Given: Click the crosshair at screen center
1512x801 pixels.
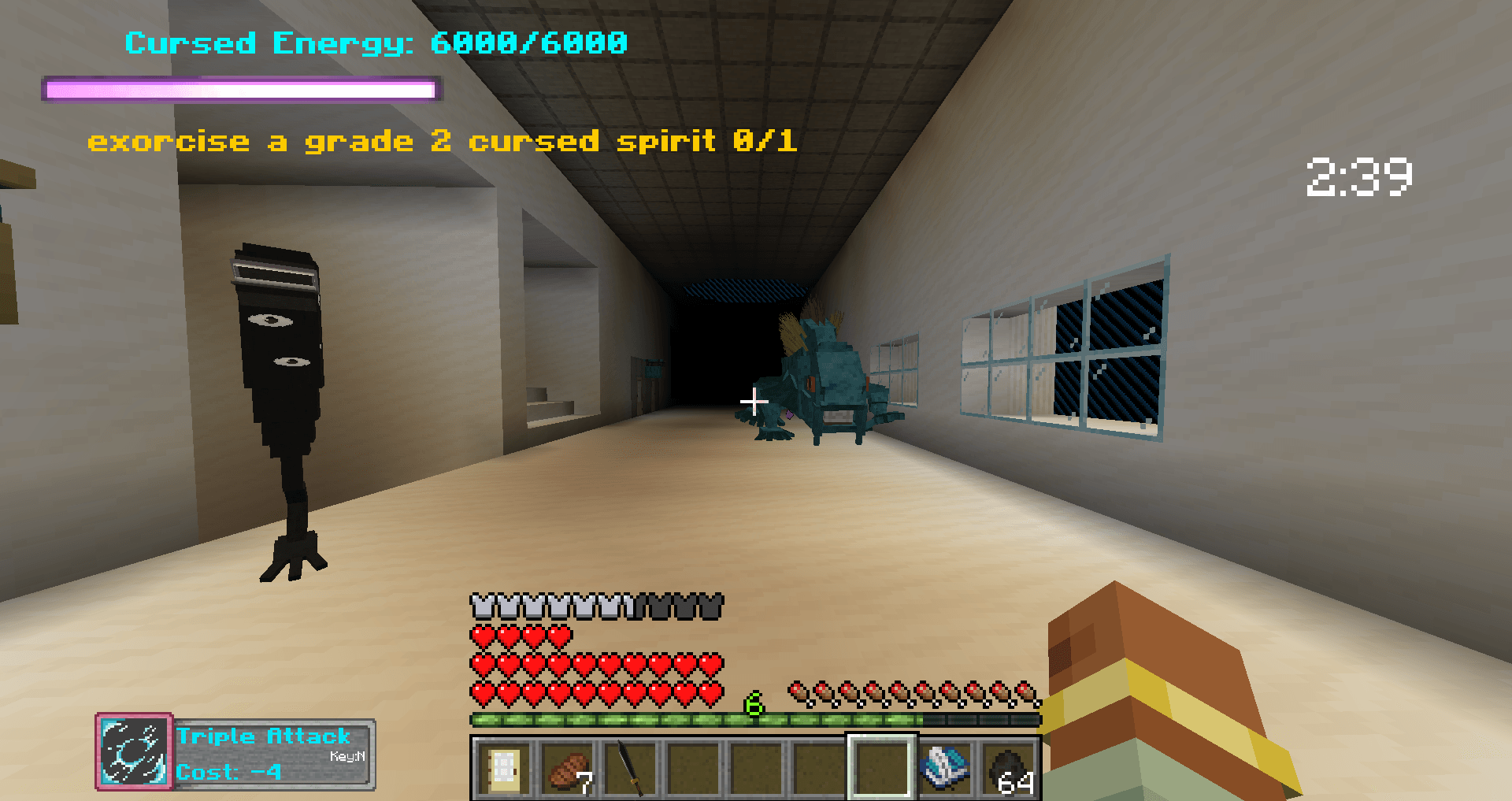Looking at the screenshot, I should (x=754, y=400).
